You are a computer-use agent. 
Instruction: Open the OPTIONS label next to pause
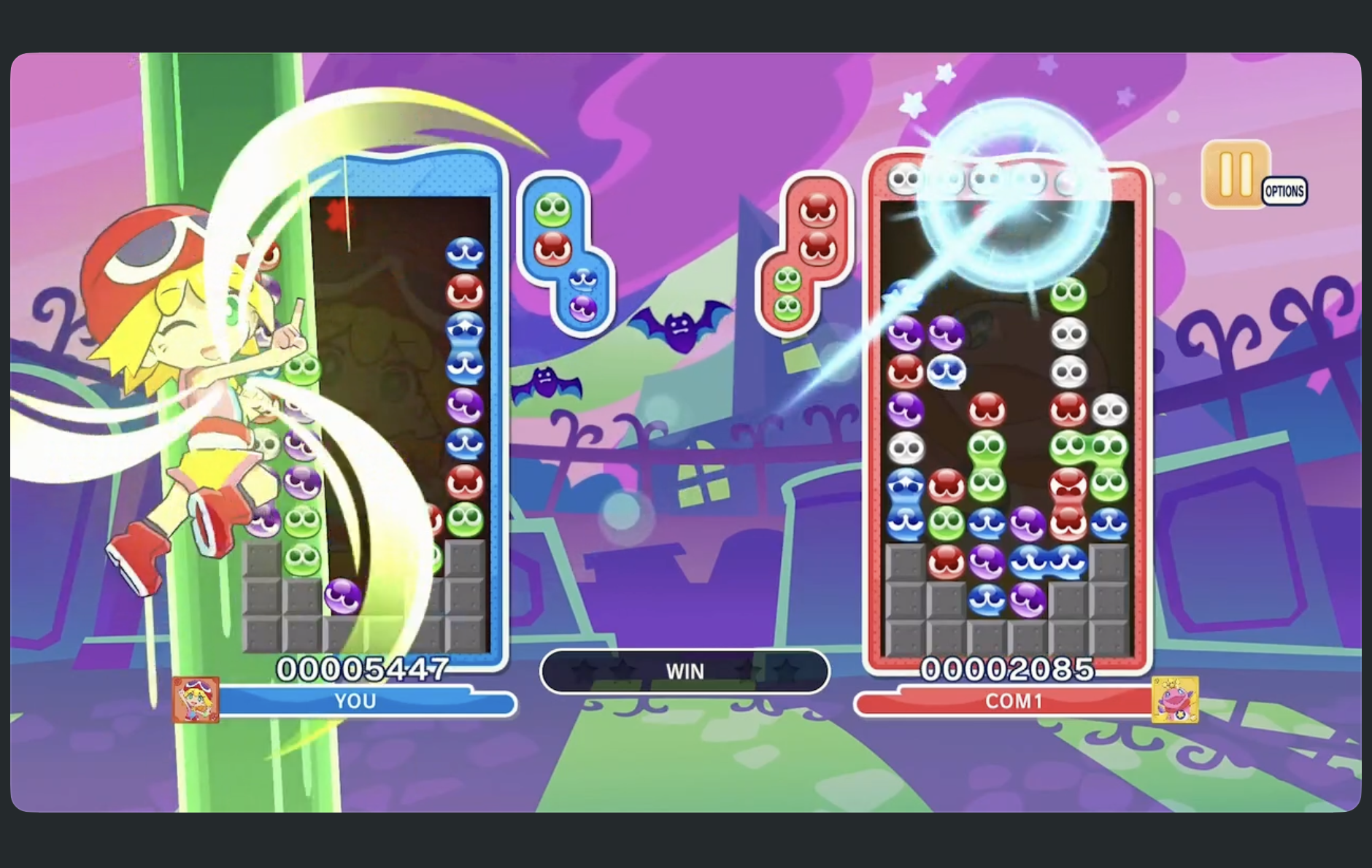click(1286, 192)
